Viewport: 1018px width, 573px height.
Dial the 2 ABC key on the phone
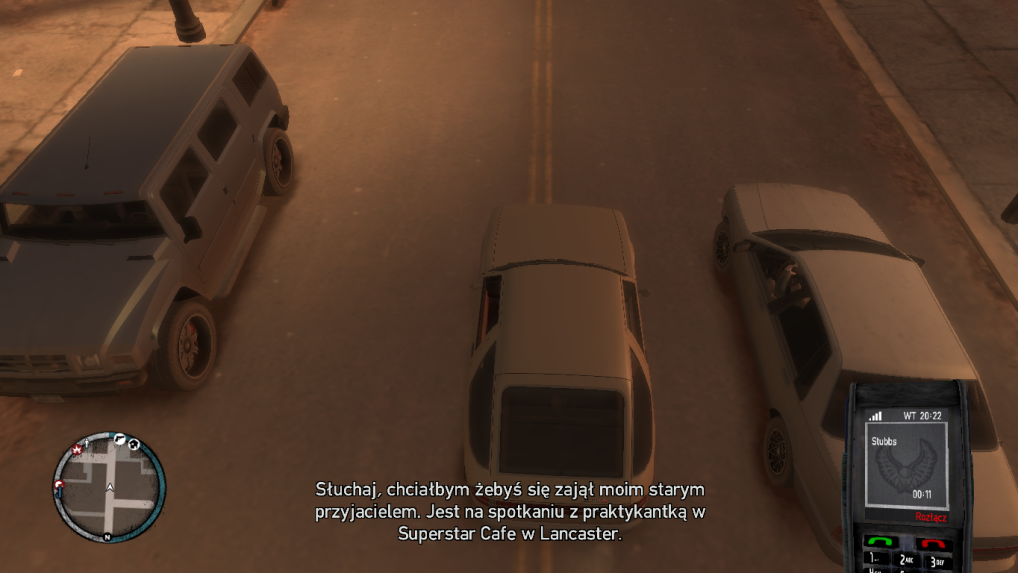click(905, 560)
